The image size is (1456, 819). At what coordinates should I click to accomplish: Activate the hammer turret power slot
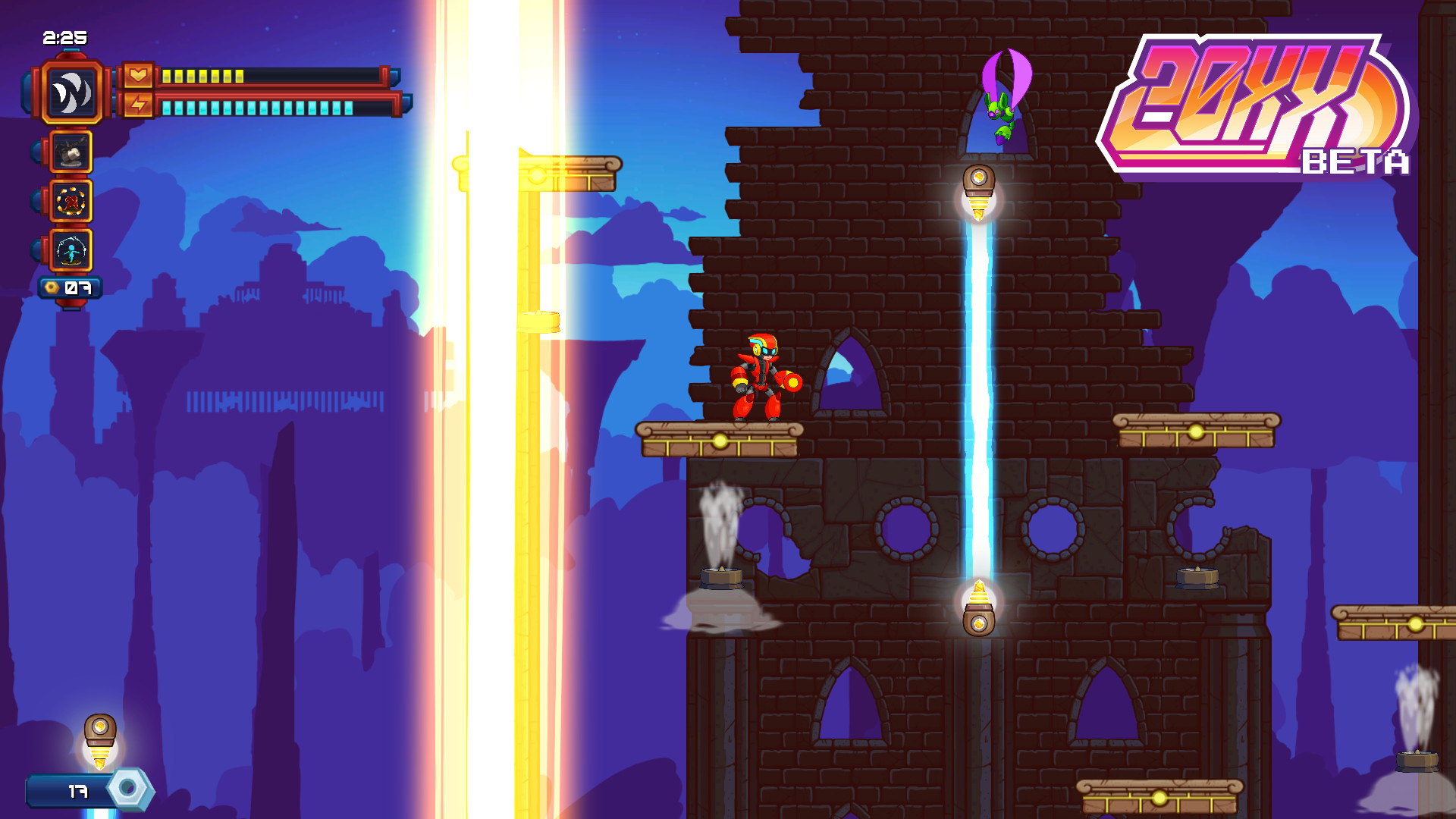tap(71, 152)
